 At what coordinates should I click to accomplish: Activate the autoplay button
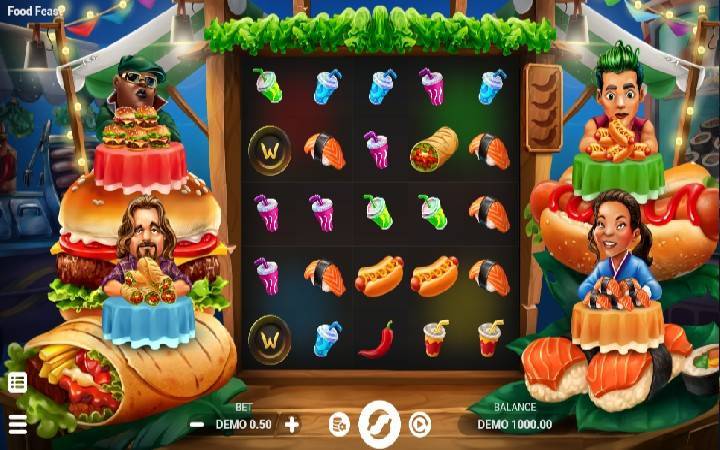(x=420, y=424)
